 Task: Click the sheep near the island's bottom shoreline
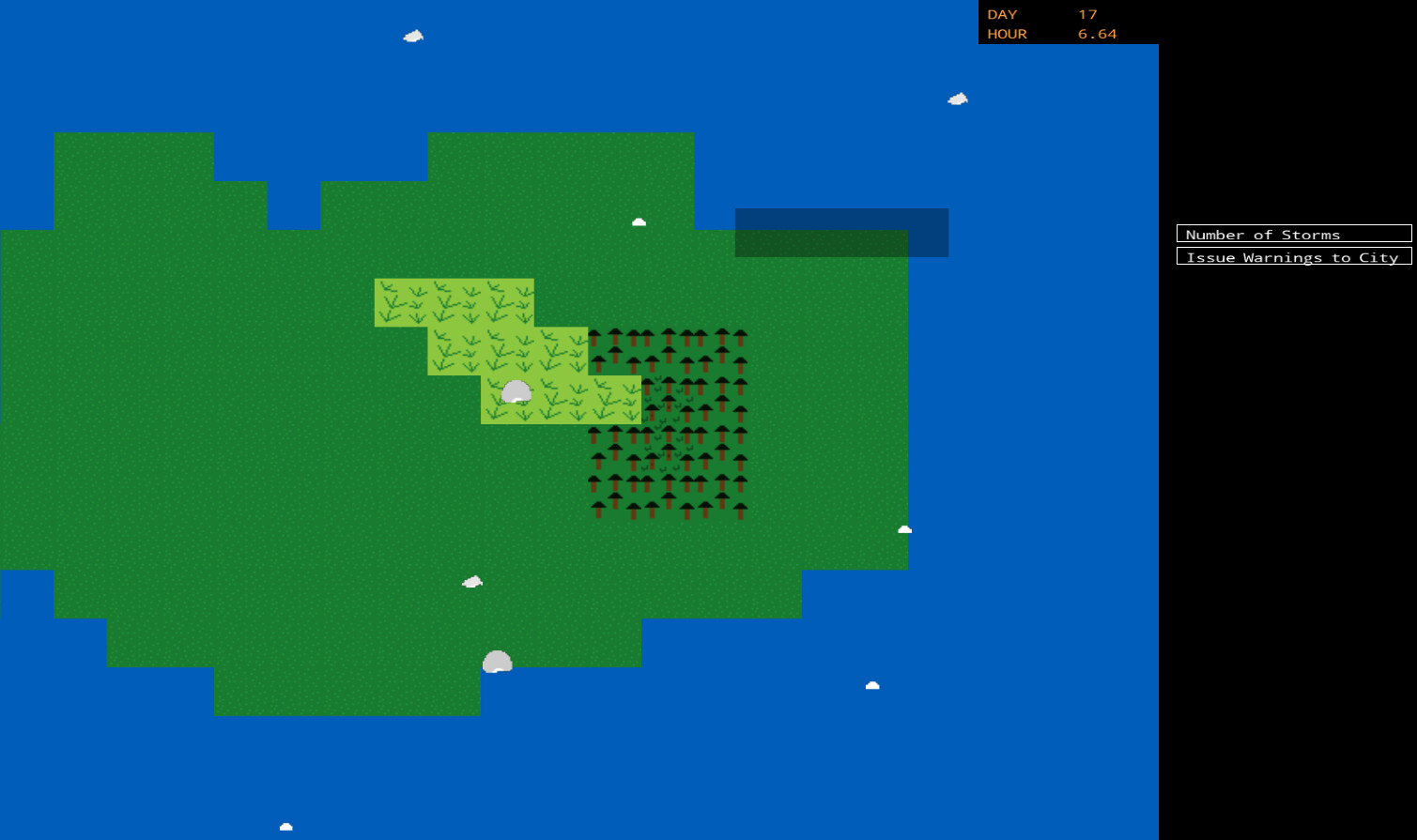(496, 661)
